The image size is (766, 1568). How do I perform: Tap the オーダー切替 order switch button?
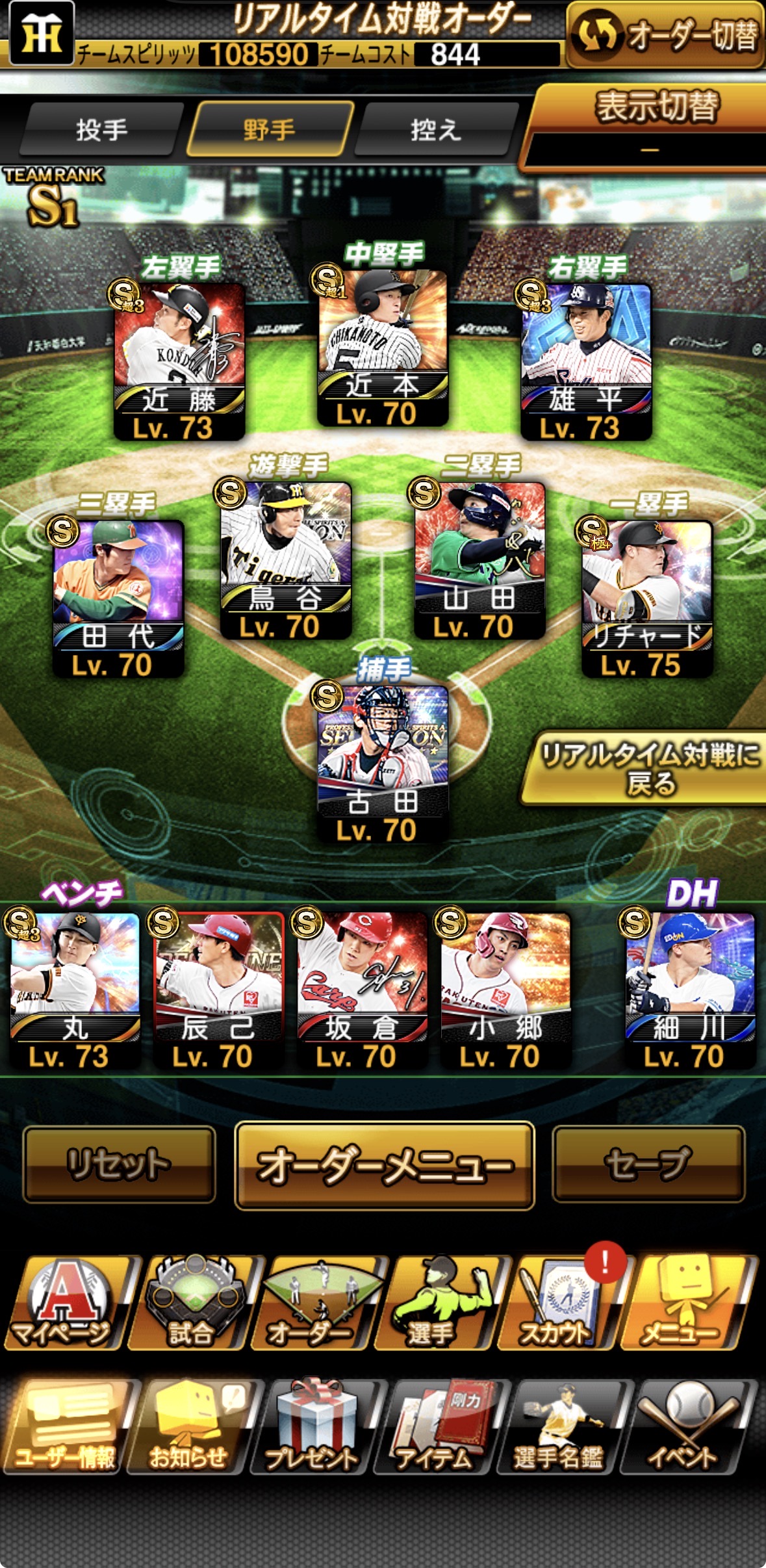666,35
